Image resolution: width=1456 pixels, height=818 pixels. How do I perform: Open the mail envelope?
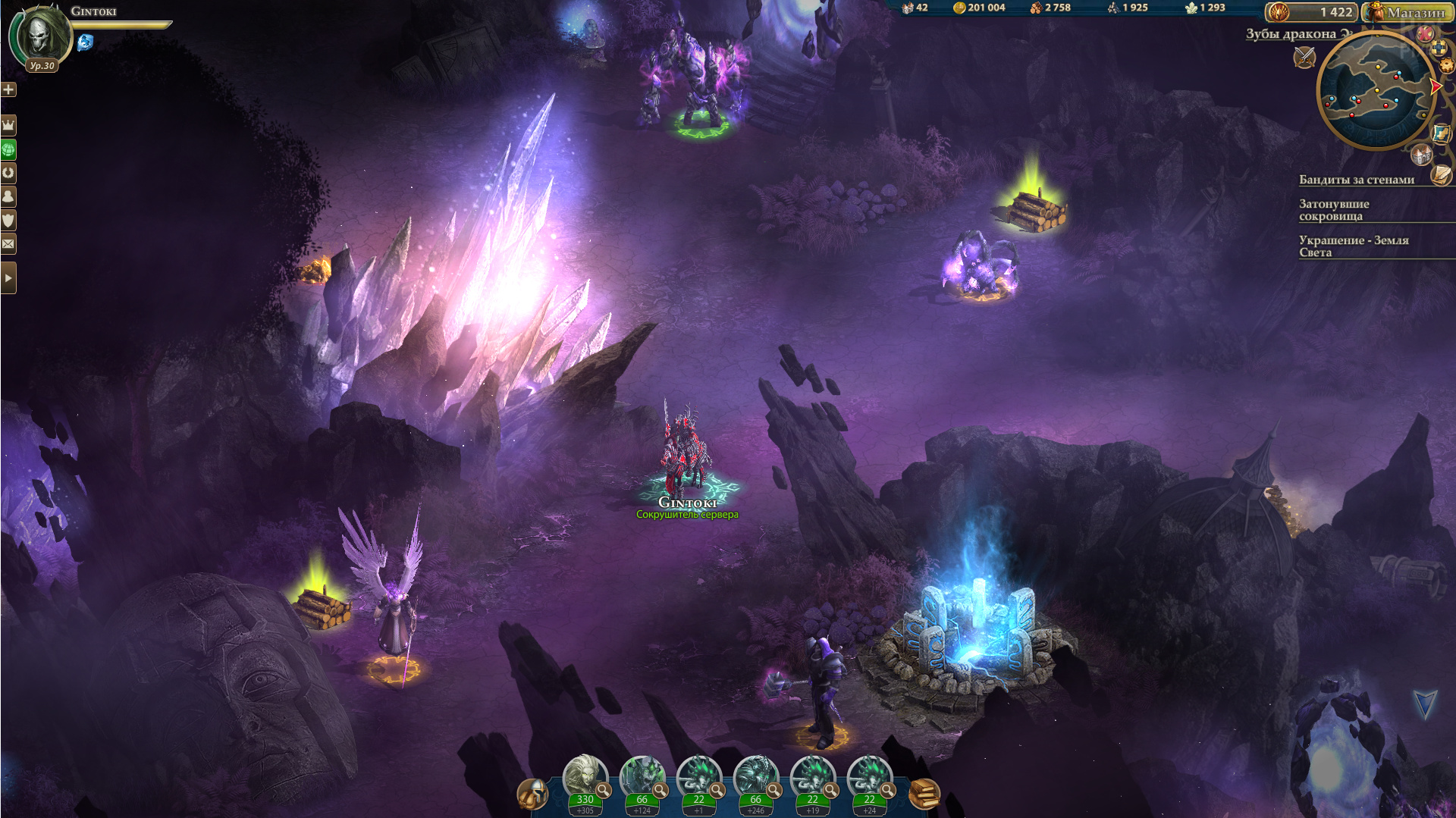pyautogui.click(x=8, y=244)
